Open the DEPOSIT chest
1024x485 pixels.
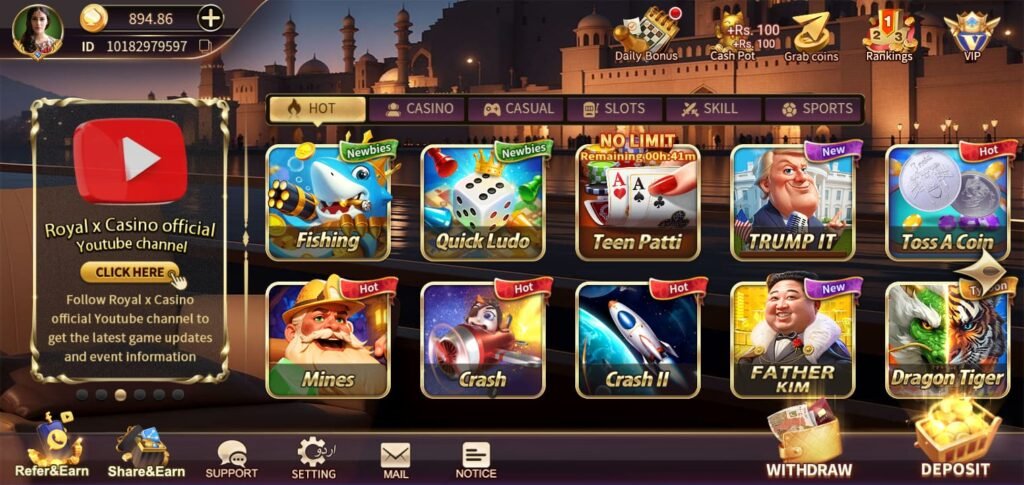tap(955, 440)
